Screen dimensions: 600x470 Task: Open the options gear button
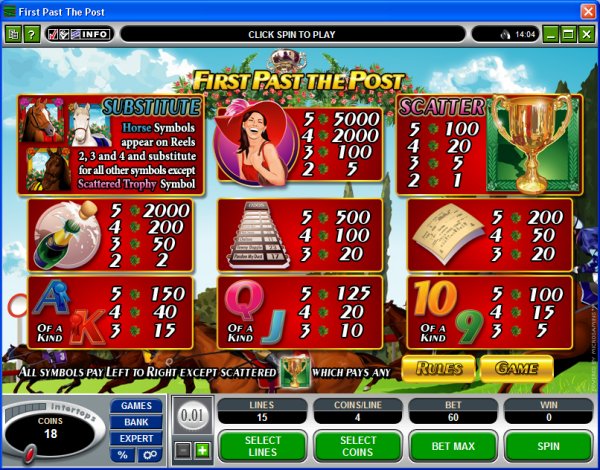[x=149, y=455]
